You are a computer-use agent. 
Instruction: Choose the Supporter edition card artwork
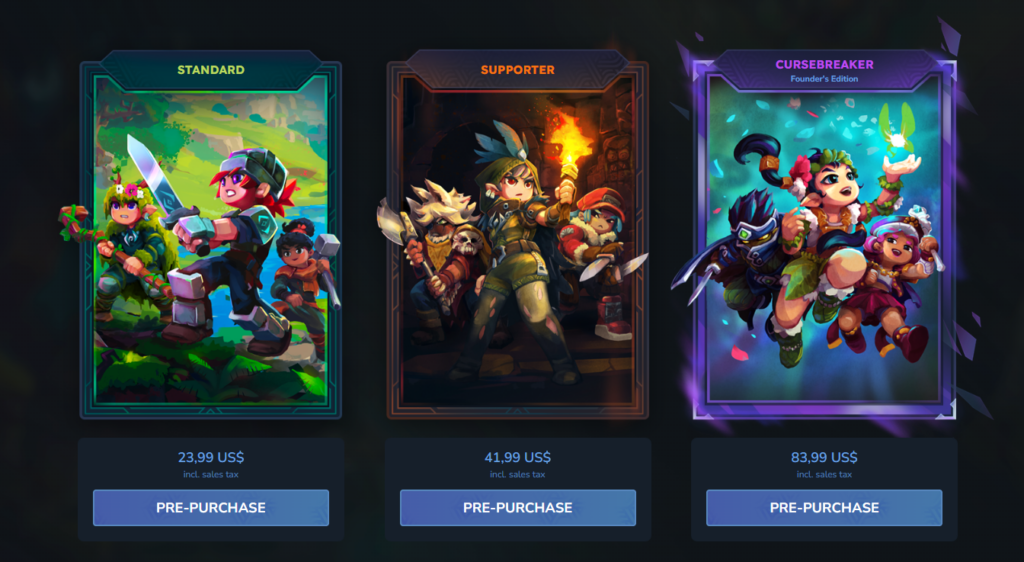click(517, 240)
